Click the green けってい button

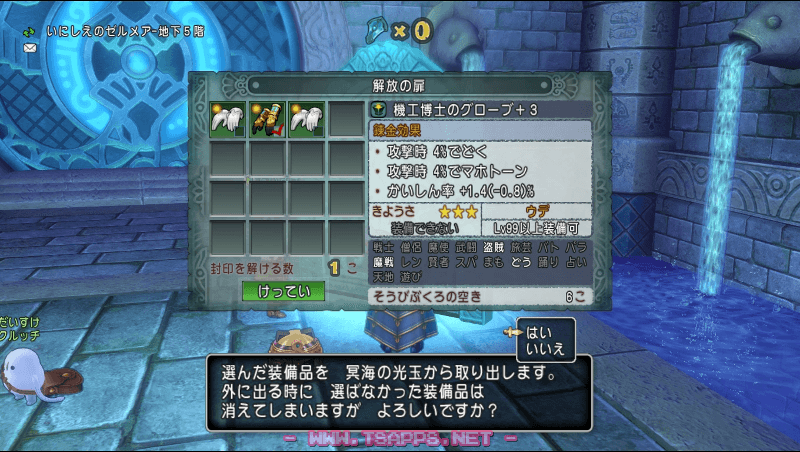pos(283,291)
